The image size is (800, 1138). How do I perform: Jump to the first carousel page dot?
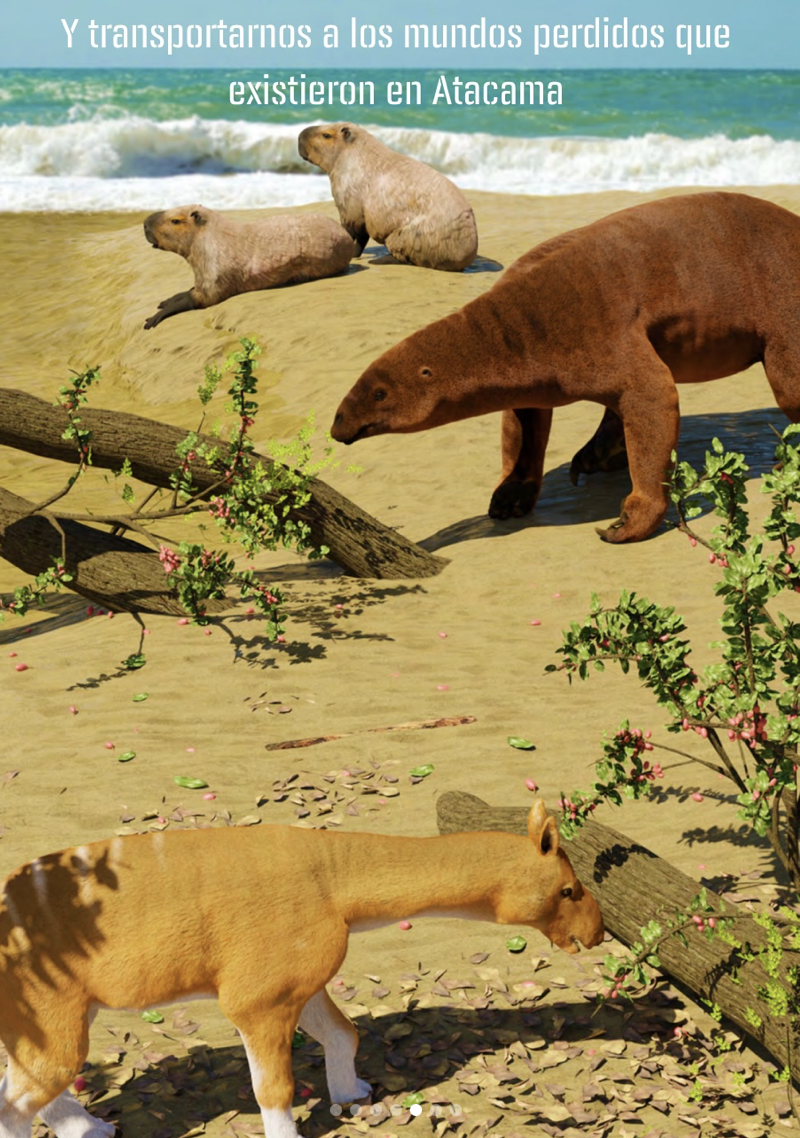click(336, 1110)
